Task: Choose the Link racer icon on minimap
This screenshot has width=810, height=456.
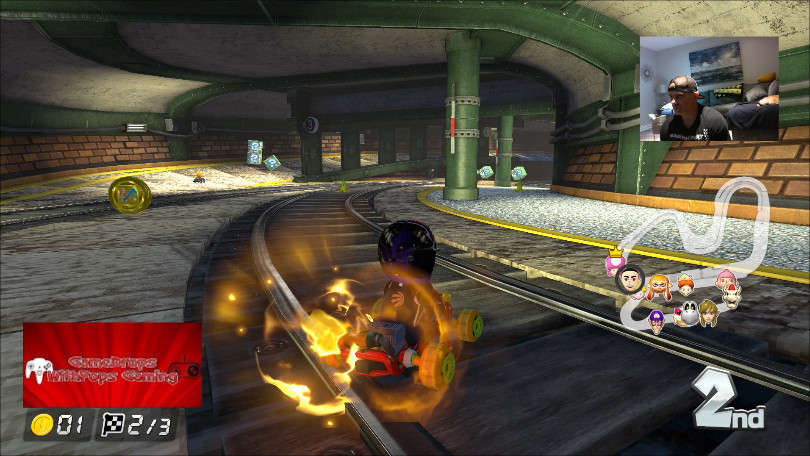Action: coord(708,311)
